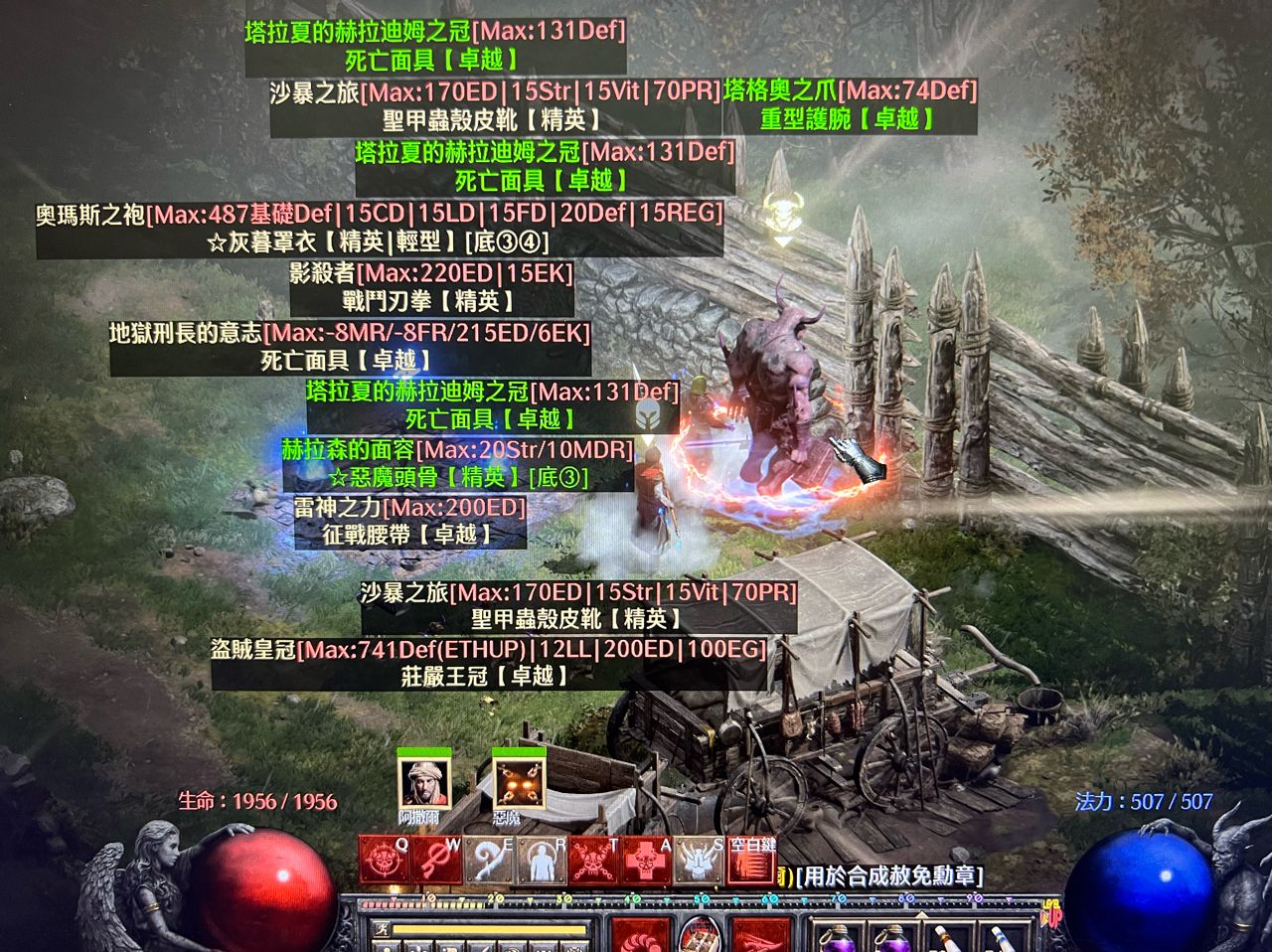Select the 惡魔 summon portrait
The width and height of the screenshot is (1272, 952).
pos(519,783)
